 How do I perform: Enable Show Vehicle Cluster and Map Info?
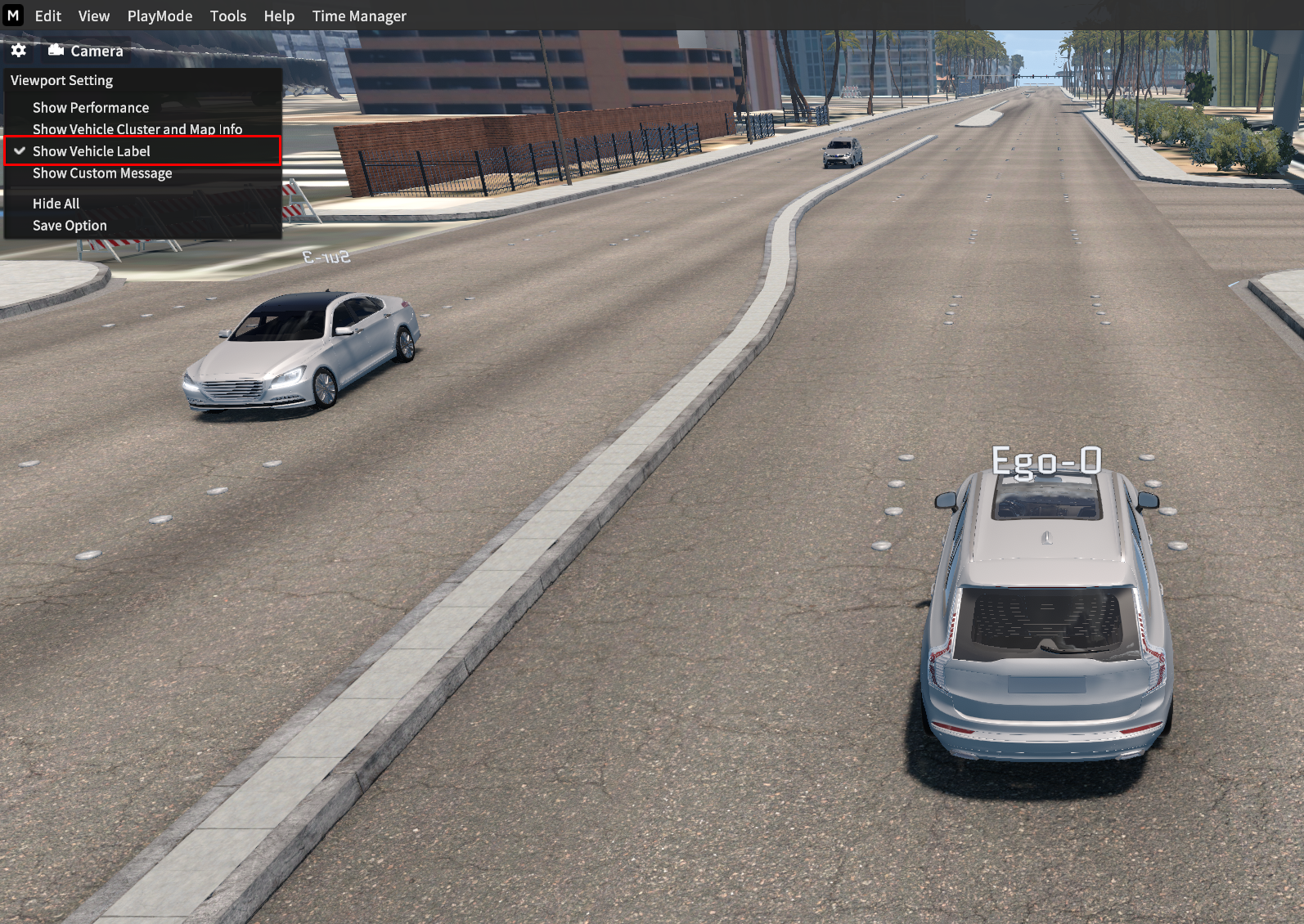click(137, 129)
